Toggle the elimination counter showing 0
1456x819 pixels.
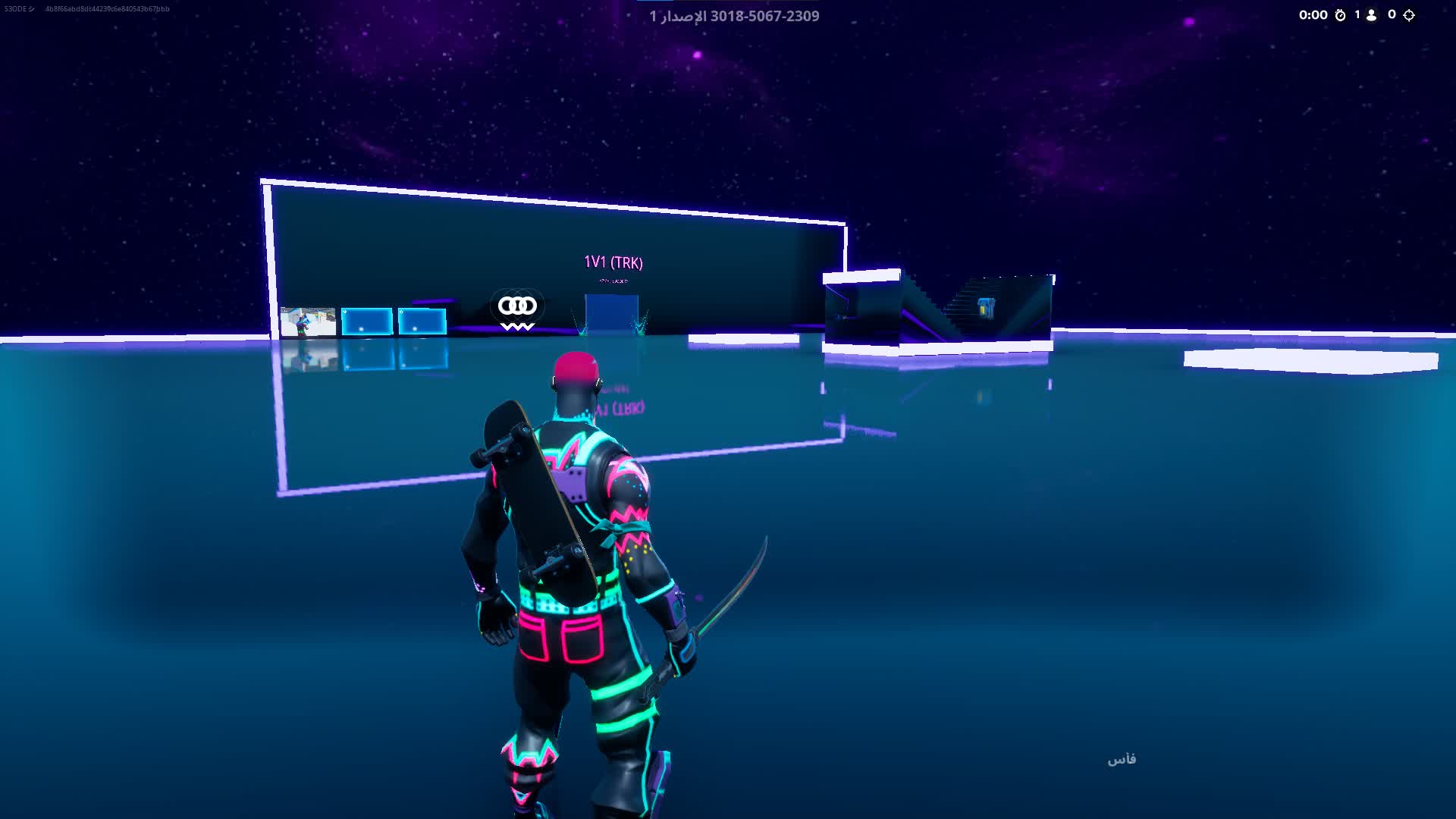[x=1392, y=14]
